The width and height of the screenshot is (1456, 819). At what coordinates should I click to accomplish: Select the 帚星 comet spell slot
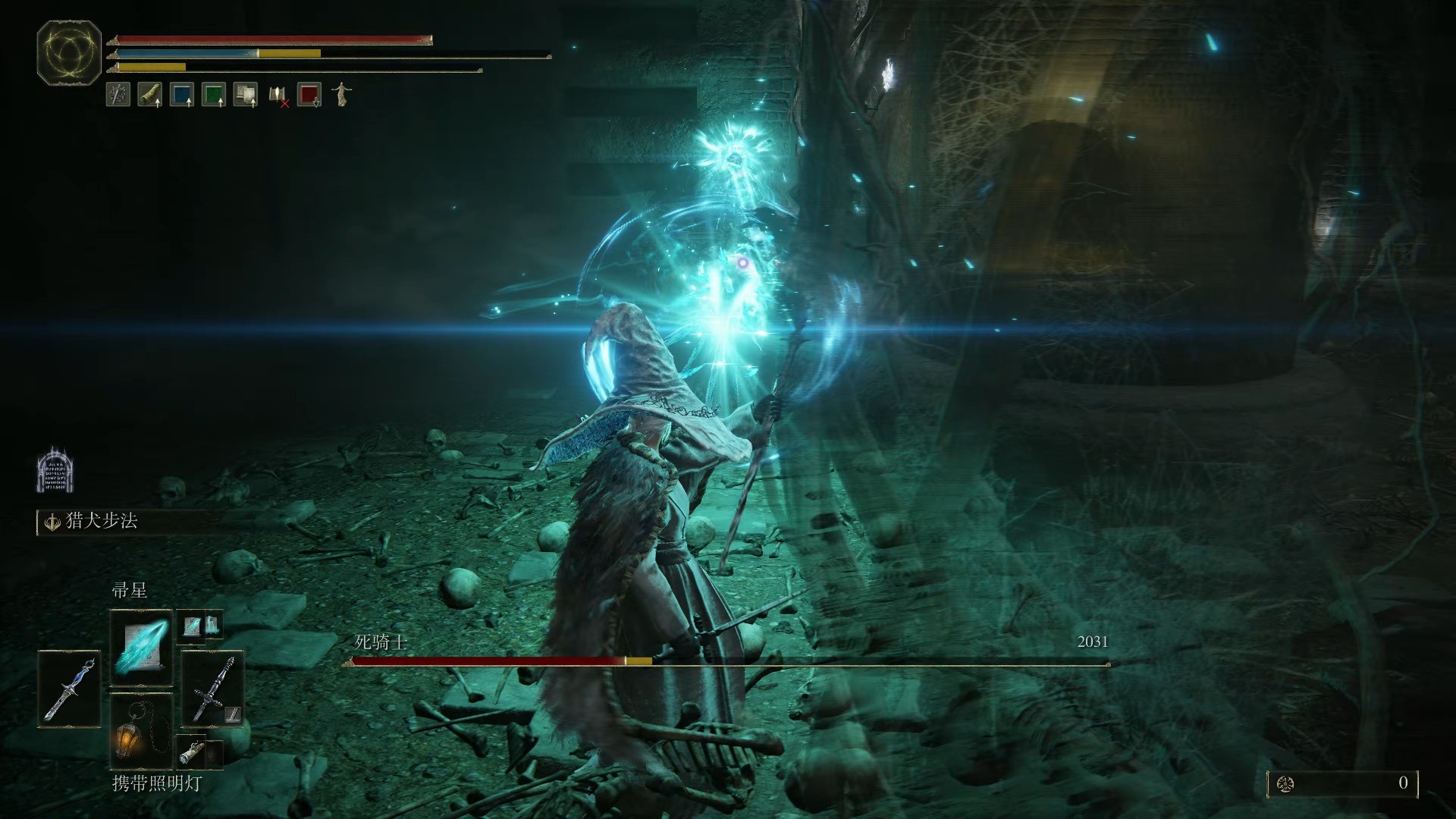coord(142,646)
